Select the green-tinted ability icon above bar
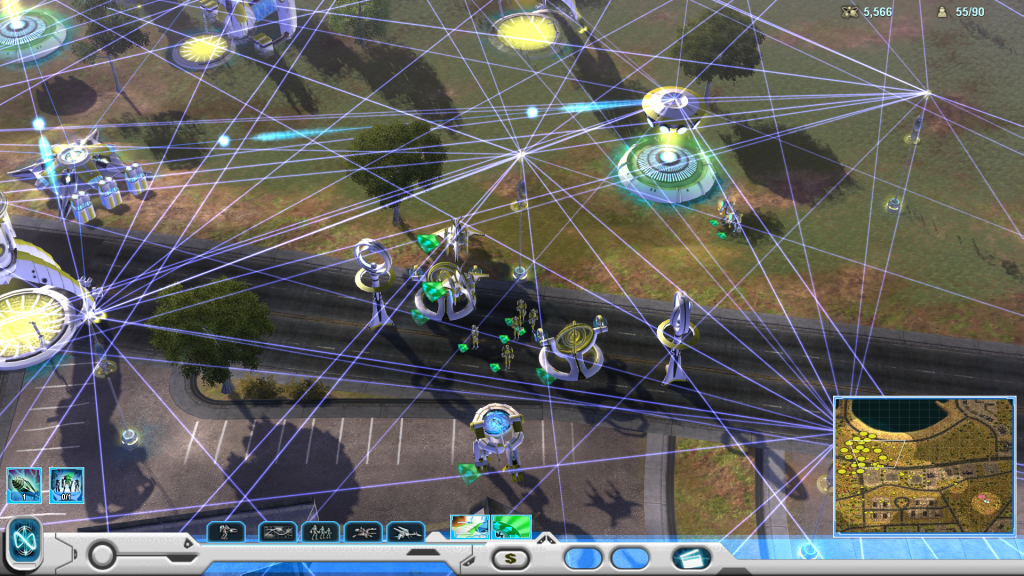Screen dimensions: 1024x576 click(x=511, y=526)
